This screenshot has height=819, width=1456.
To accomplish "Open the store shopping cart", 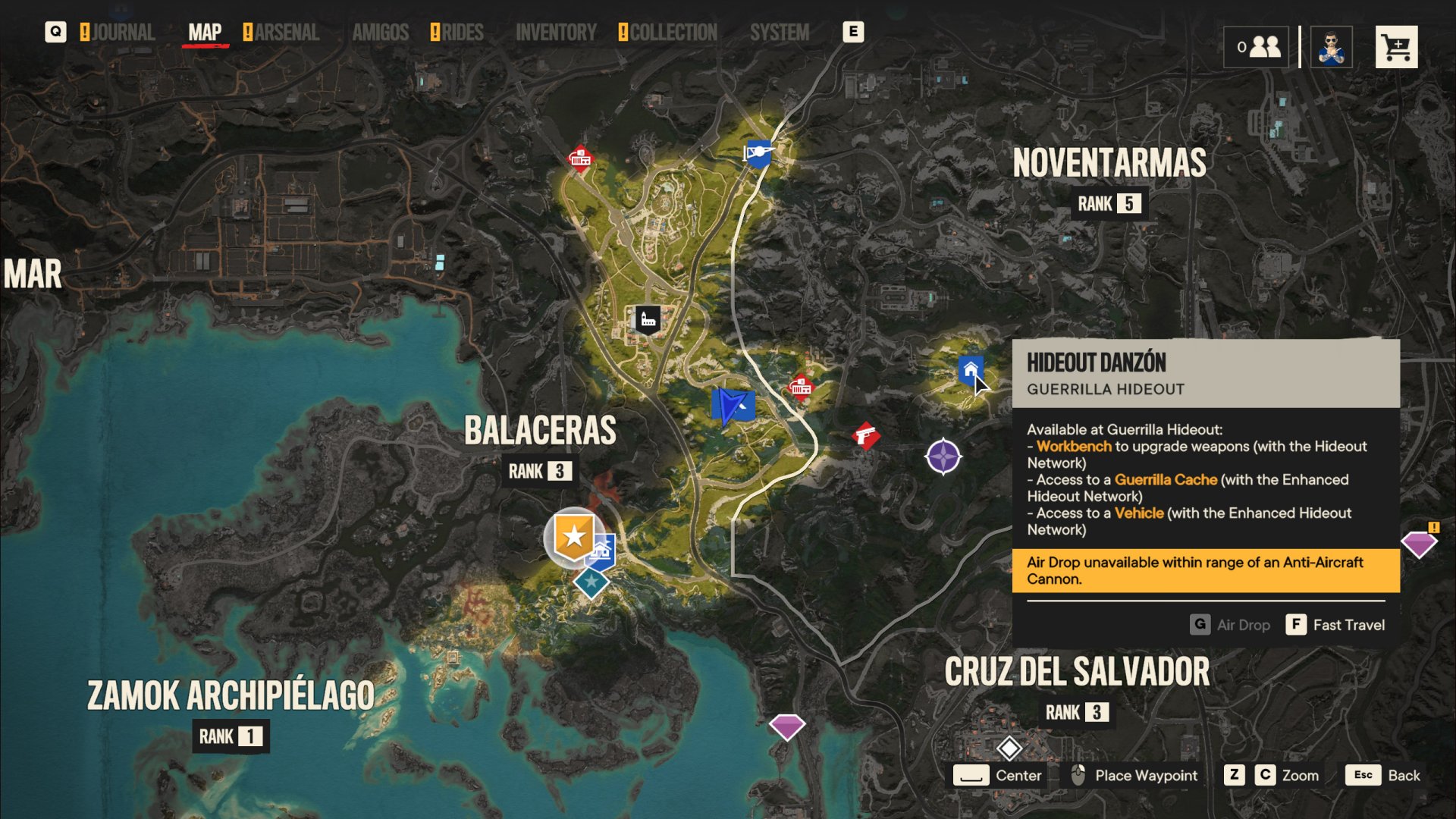I will [1396, 48].
